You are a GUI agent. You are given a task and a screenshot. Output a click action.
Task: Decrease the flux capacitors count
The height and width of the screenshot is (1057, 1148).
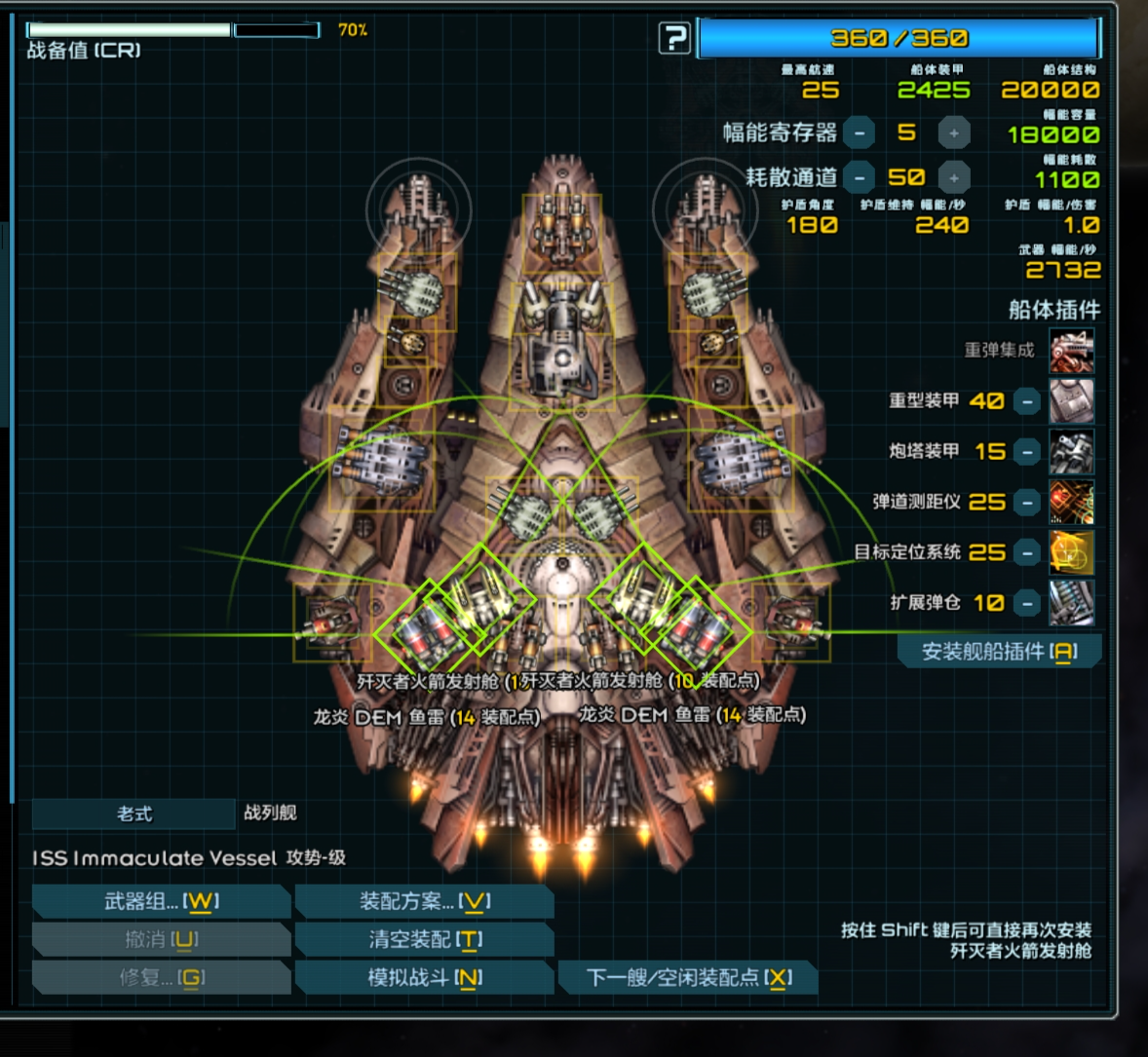(859, 132)
